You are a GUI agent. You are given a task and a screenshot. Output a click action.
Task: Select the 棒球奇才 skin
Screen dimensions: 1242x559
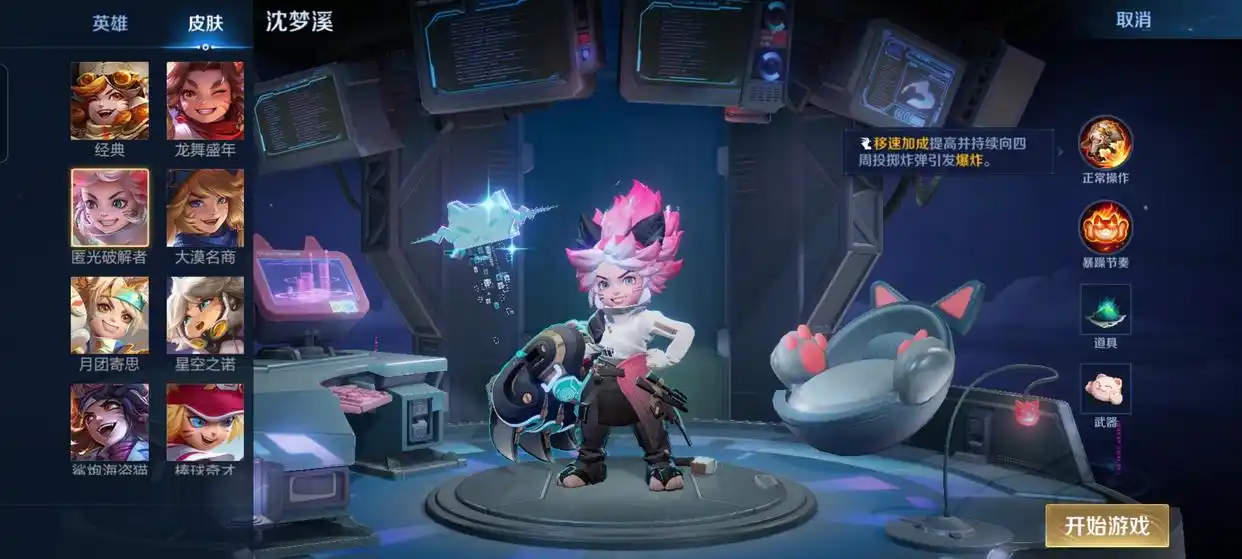pos(205,422)
